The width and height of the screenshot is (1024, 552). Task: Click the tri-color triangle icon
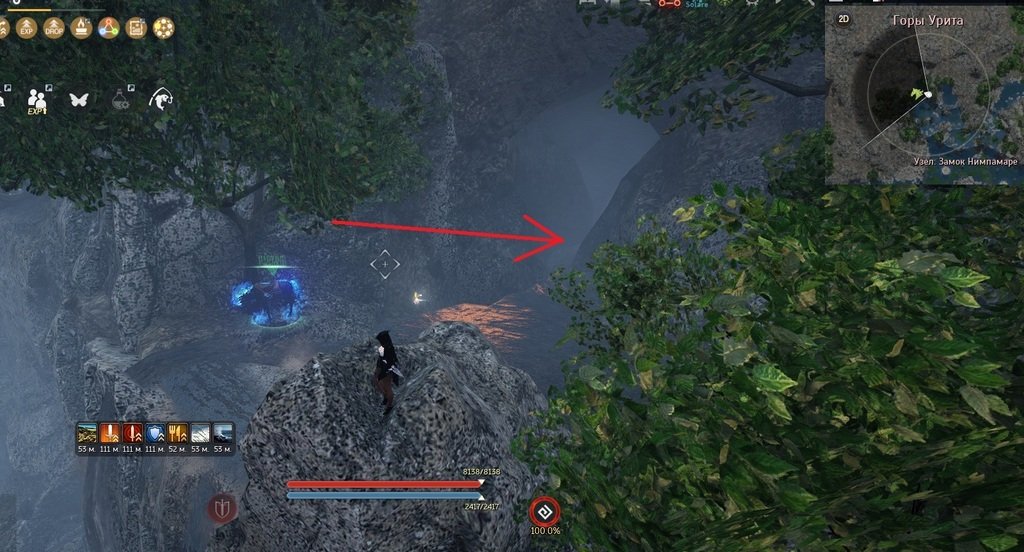click(108, 28)
